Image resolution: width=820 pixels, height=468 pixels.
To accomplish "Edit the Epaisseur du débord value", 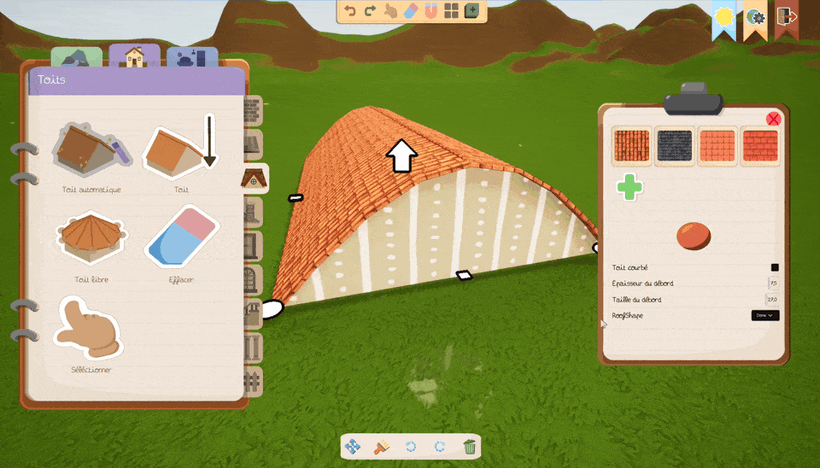I will tap(772, 283).
